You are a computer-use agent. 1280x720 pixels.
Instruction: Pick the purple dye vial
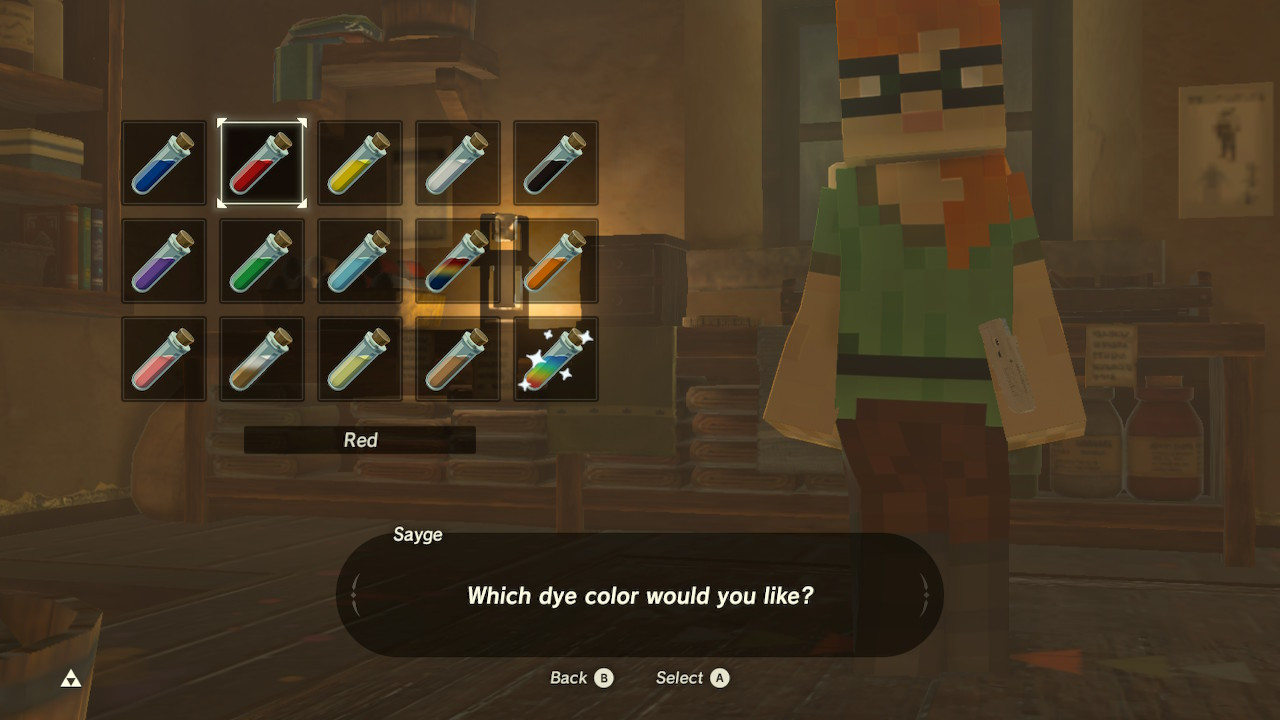pyautogui.click(x=163, y=261)
